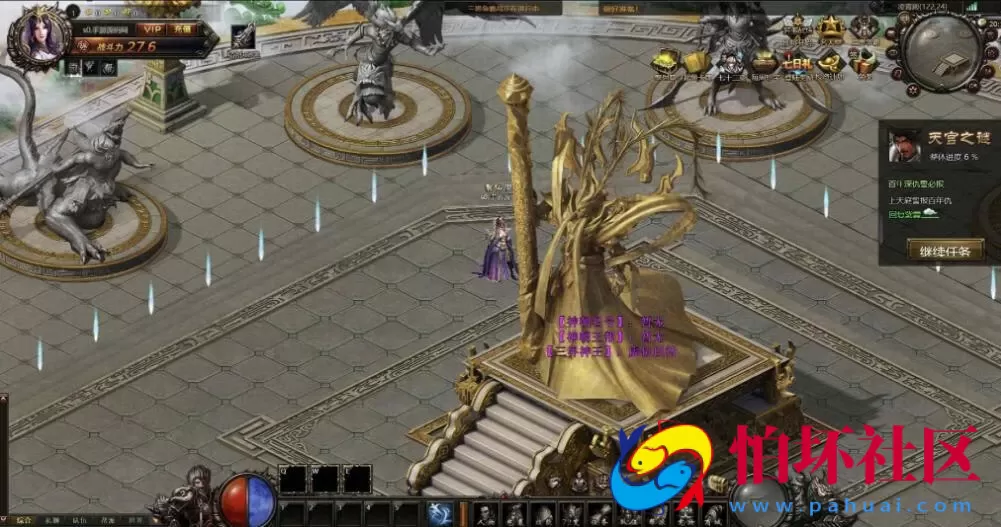Open the gold treasure chest event icon
This screenshot has width=1001, height=527.
(x=664, y=62)
